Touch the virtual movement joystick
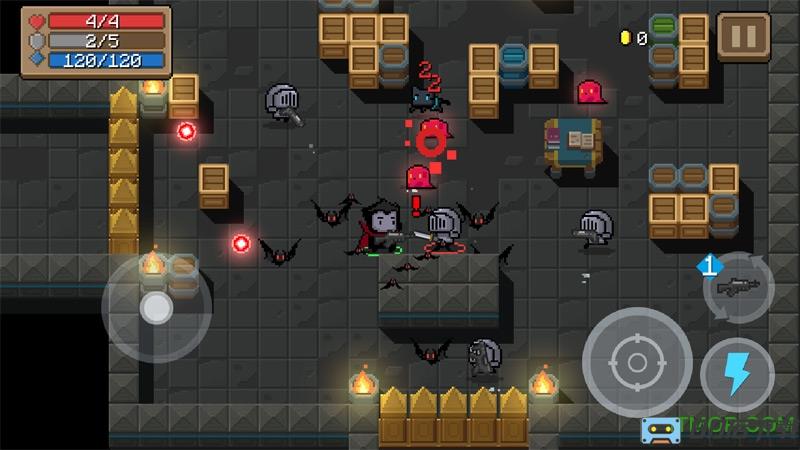Viewport: 800px width, 450px height. [x=155, y=308]
